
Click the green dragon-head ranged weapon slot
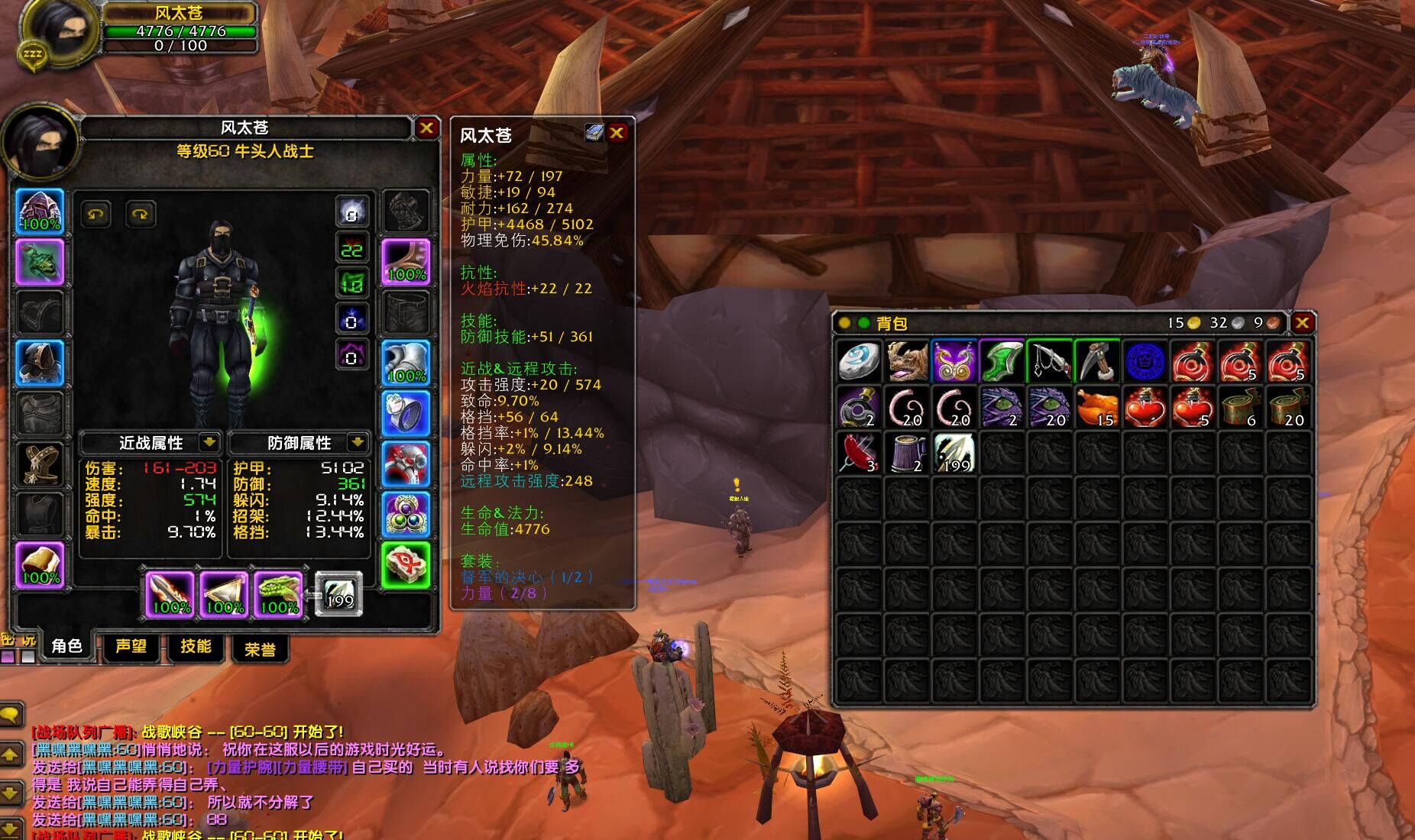(279, 593)
